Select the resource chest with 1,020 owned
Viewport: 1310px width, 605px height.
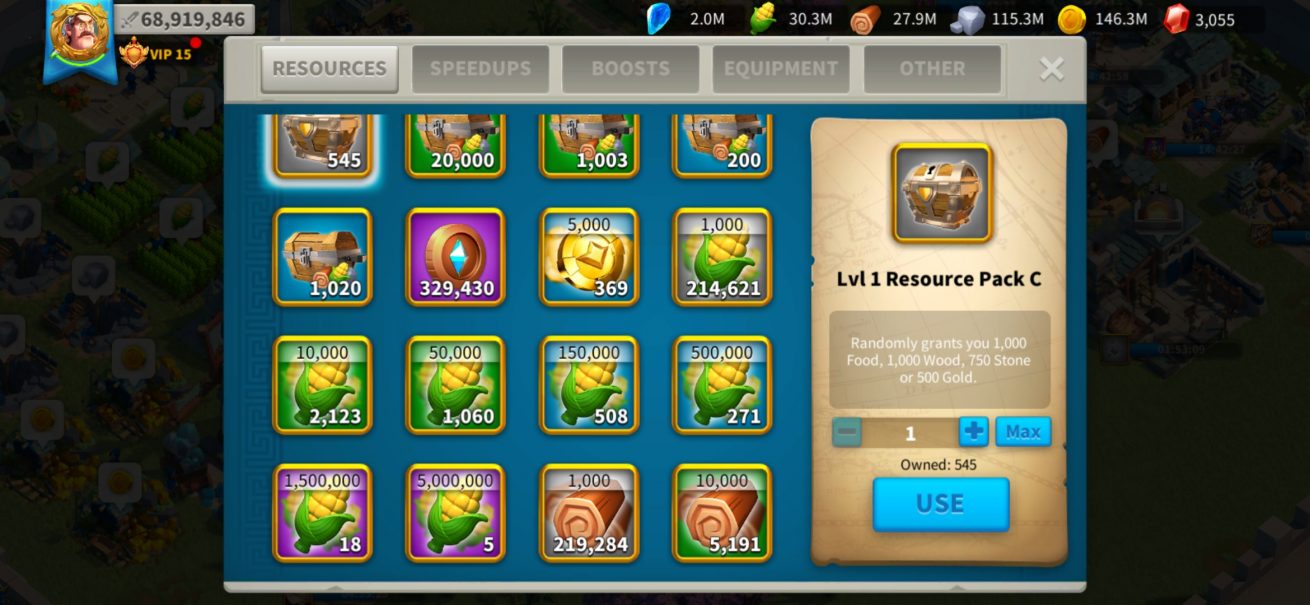[x=322, y=257]
